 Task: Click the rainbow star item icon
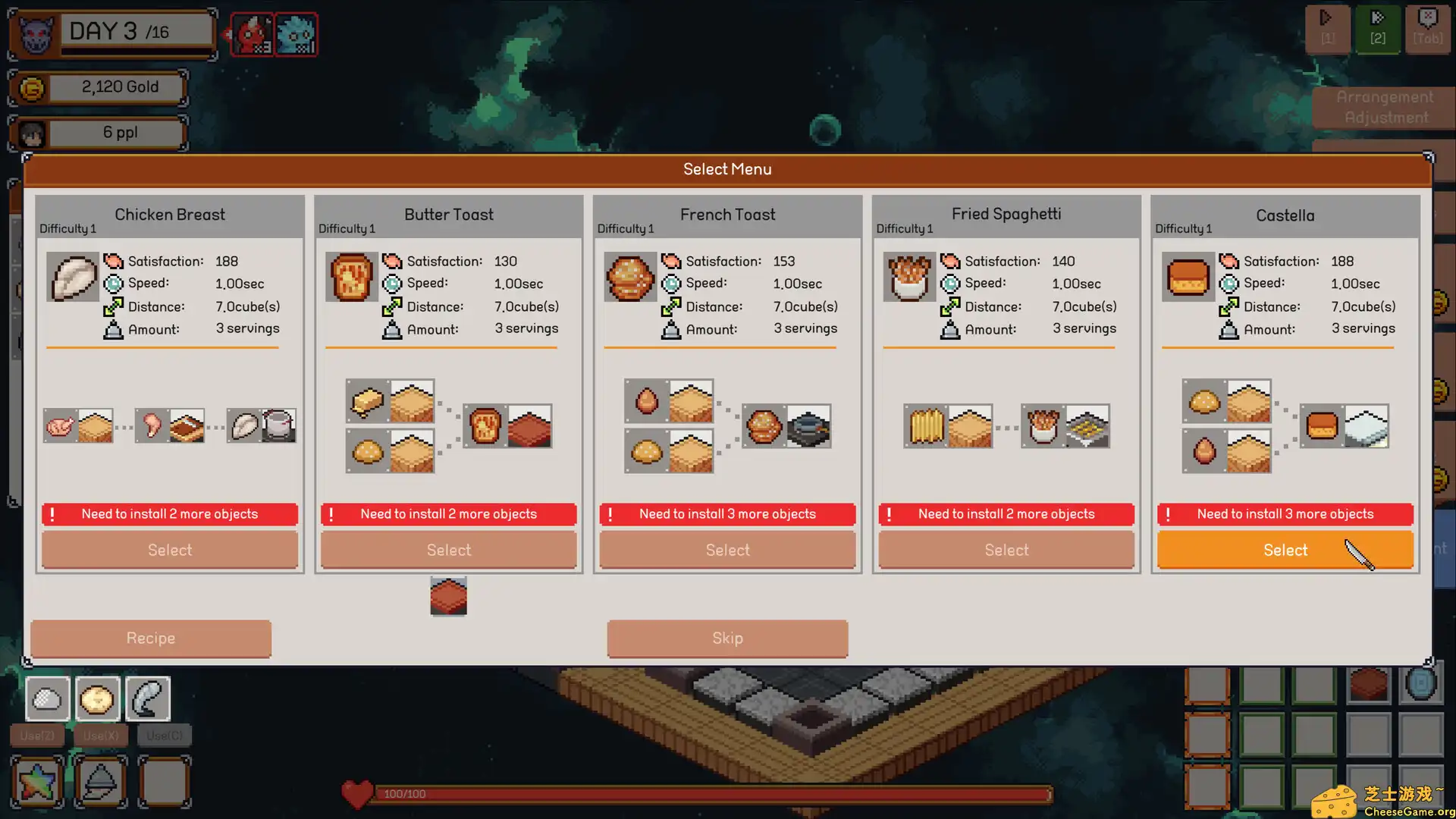37,781
